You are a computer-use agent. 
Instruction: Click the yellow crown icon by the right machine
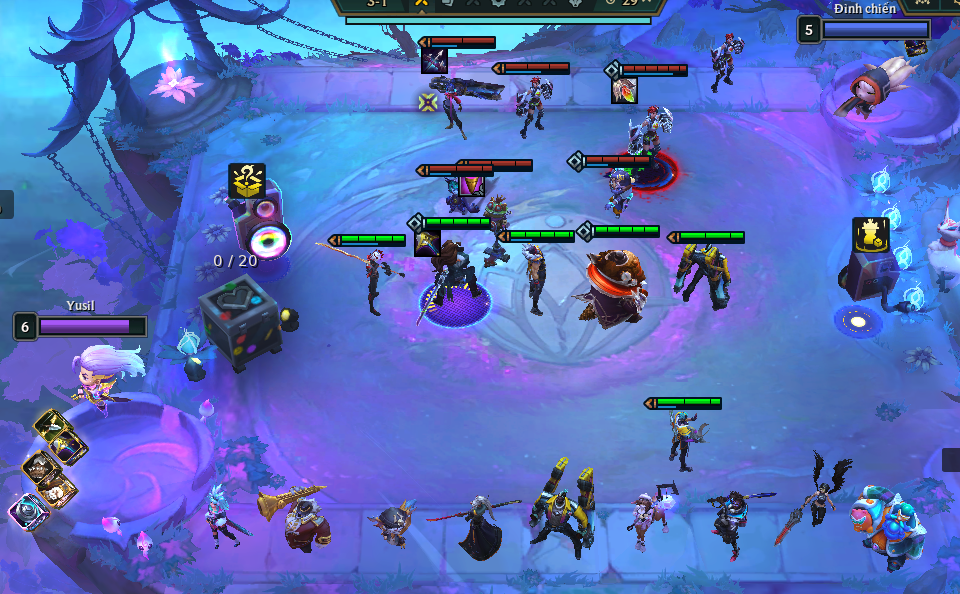tap(870, 234)
